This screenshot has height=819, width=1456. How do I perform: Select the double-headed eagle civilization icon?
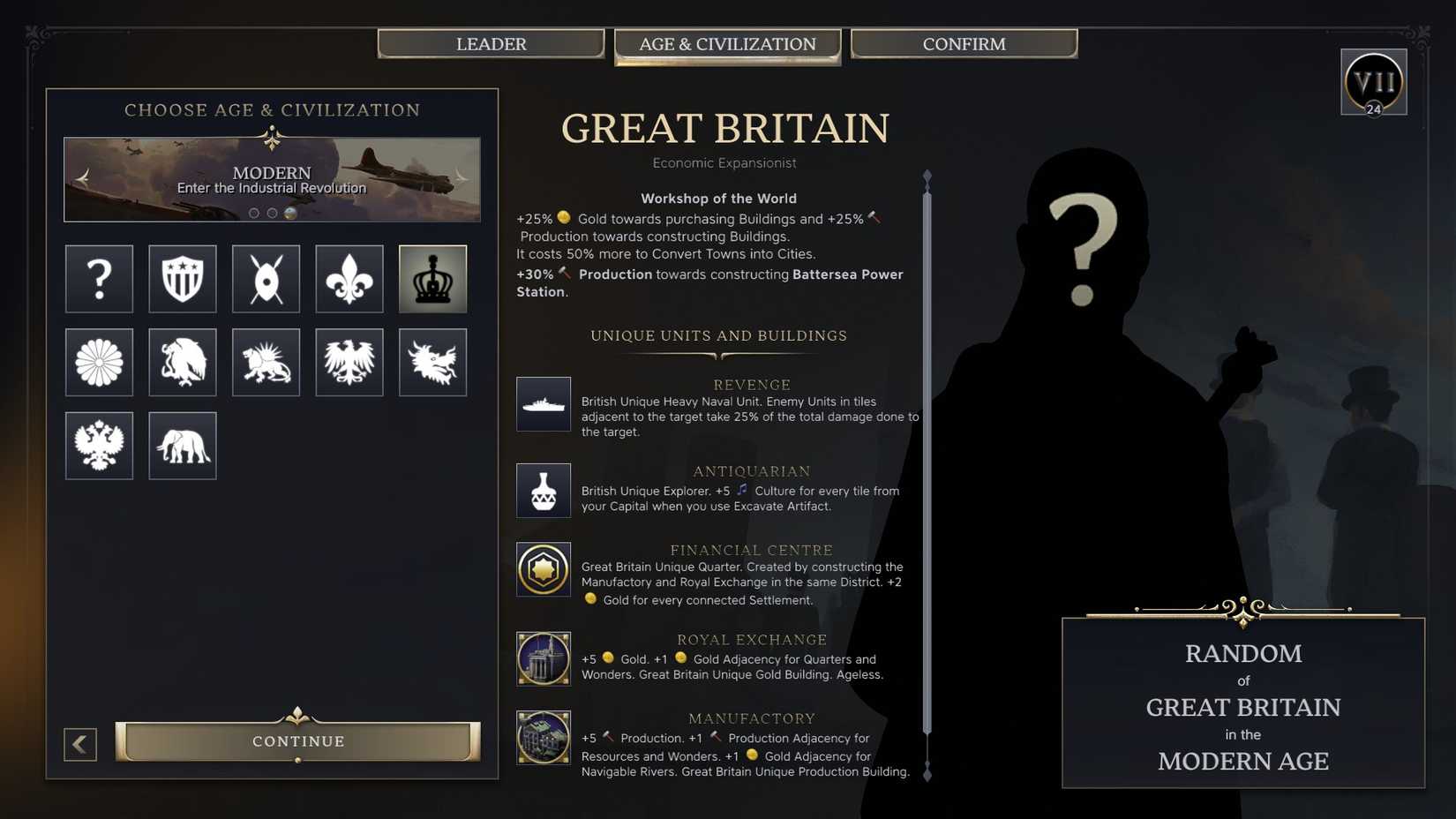[99, 446]
